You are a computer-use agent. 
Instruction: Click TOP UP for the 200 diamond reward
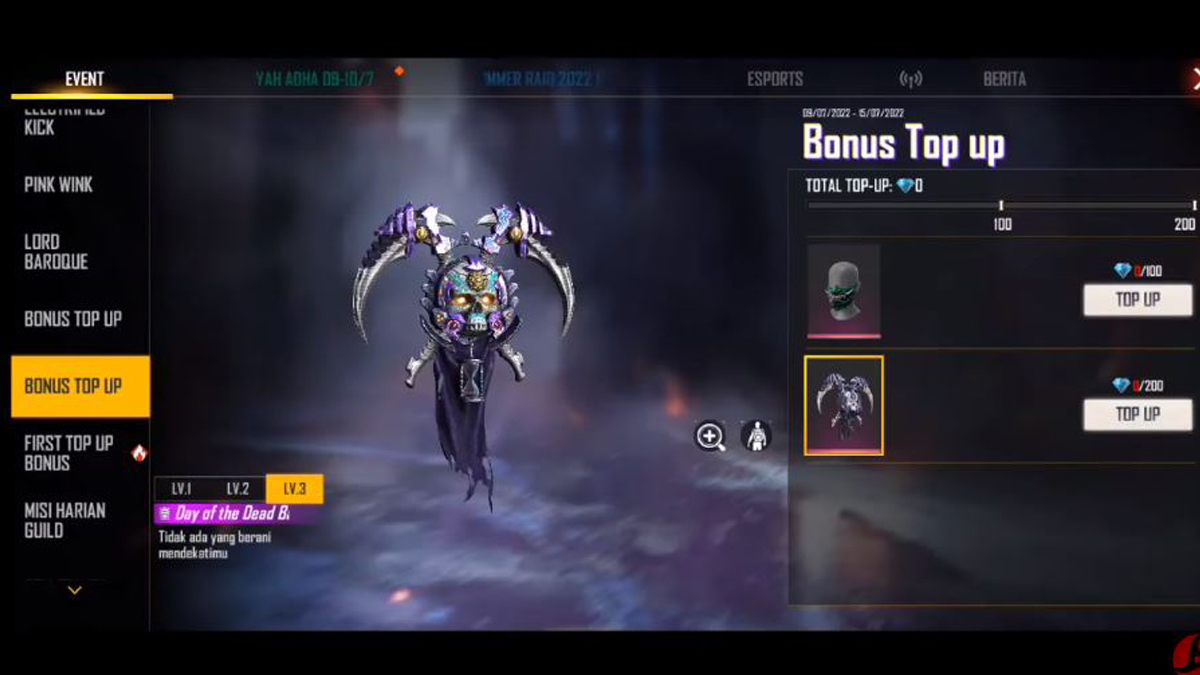tap(1137, 414)
